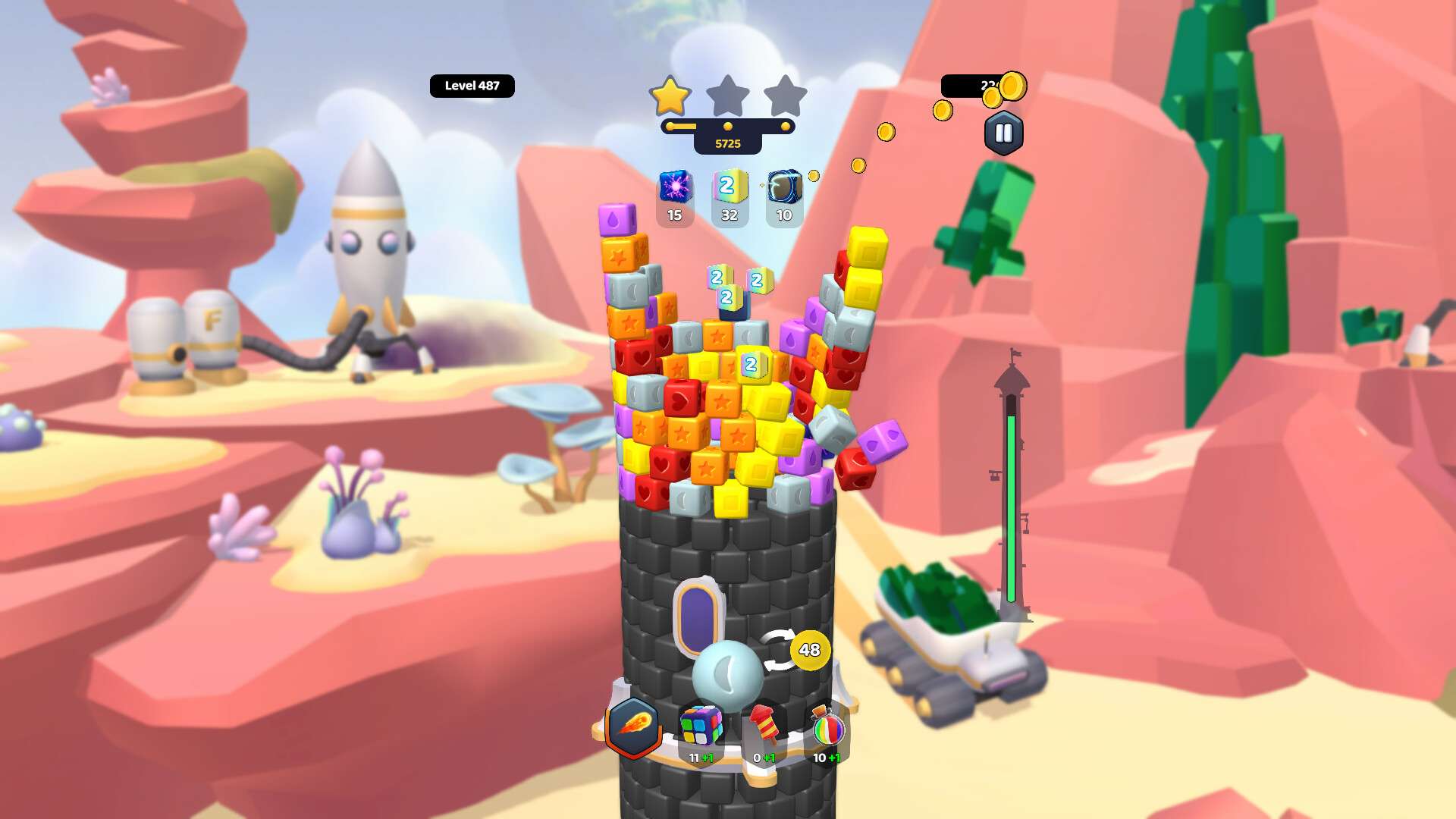Select the moon ball in the launcher
This screenshot has width=1456, height=819.
(x=726, y=675)
